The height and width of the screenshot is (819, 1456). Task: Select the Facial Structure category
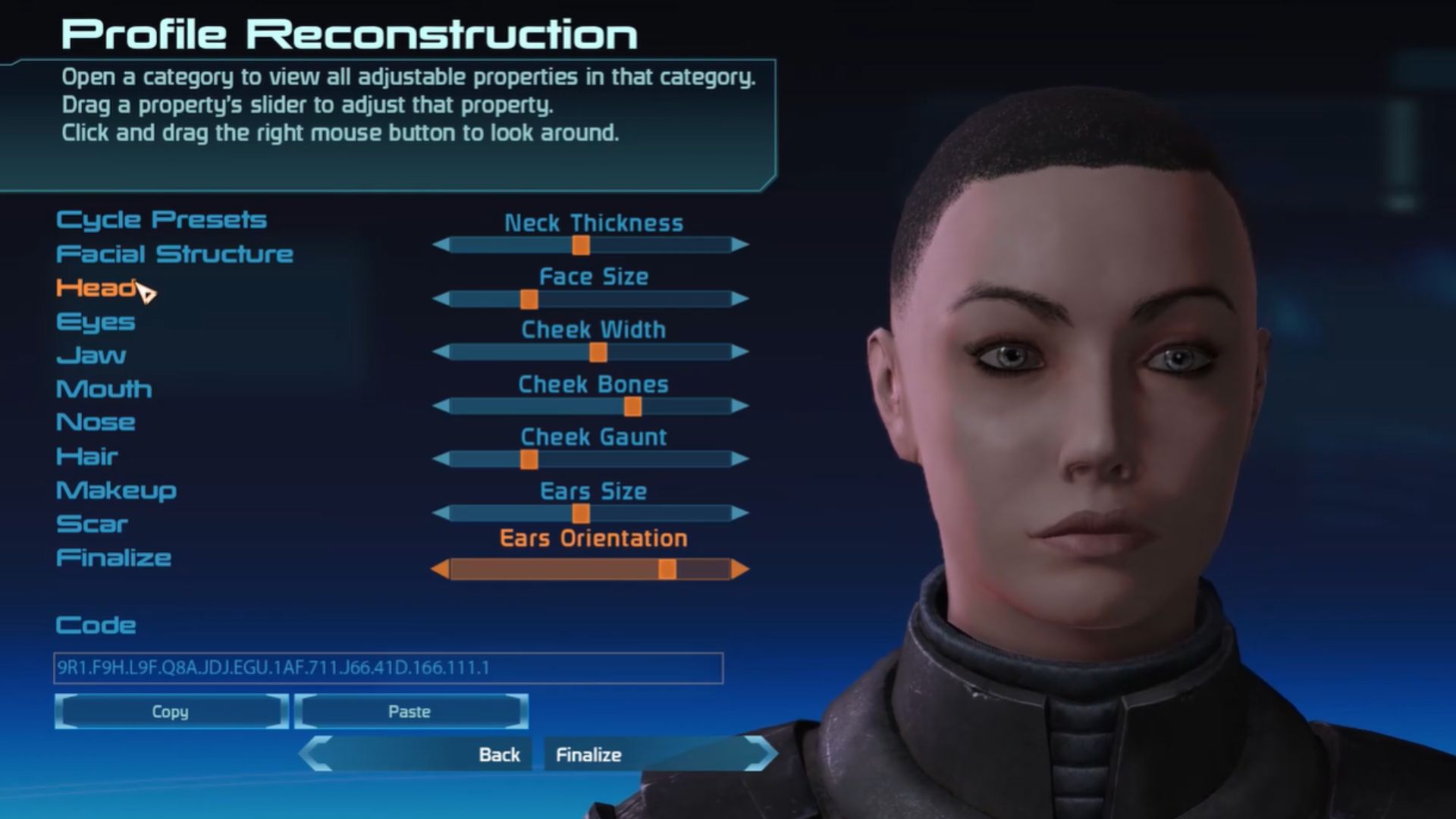[x=174, y=254]
